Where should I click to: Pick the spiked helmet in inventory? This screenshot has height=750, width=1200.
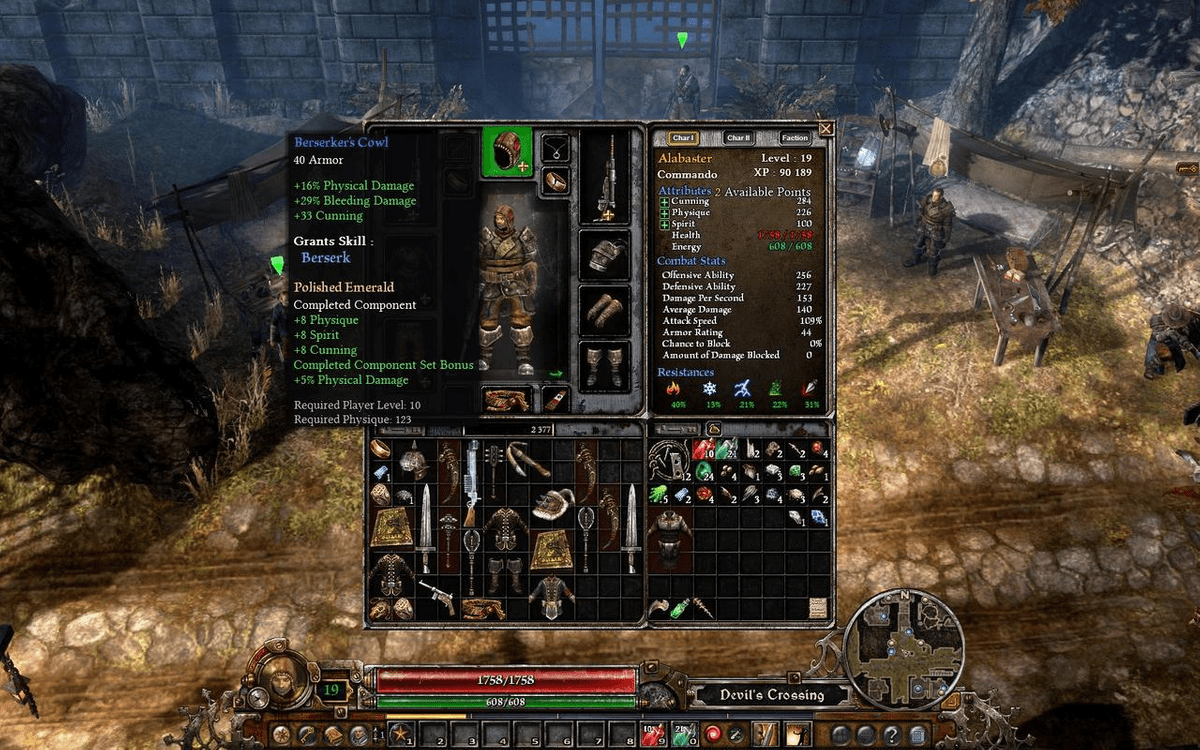pyautogui.click(x=413, y=460)
